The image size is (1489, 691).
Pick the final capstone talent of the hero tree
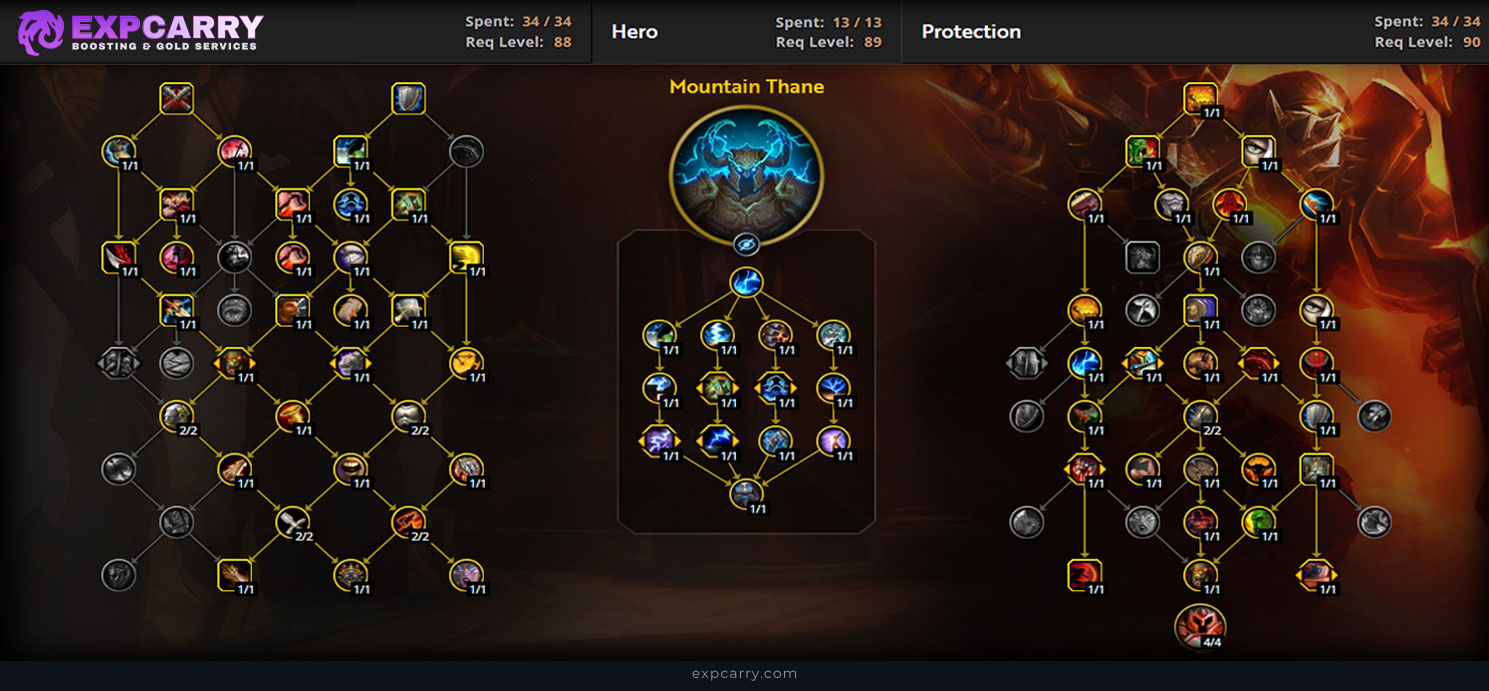coord(746,493)
